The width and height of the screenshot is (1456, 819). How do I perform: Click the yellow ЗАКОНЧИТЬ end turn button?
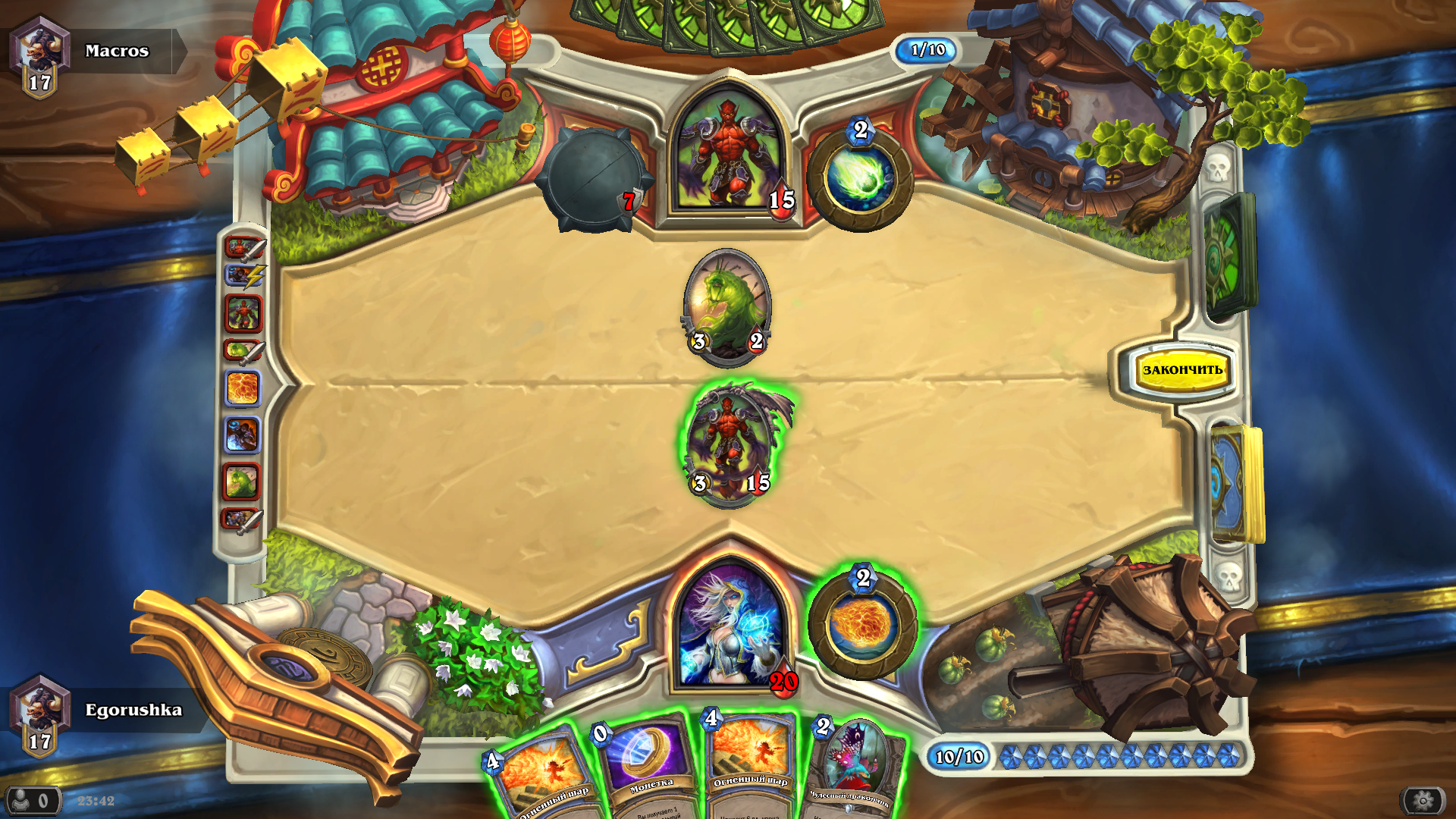pyautogui.click(x=1181, y=370)
